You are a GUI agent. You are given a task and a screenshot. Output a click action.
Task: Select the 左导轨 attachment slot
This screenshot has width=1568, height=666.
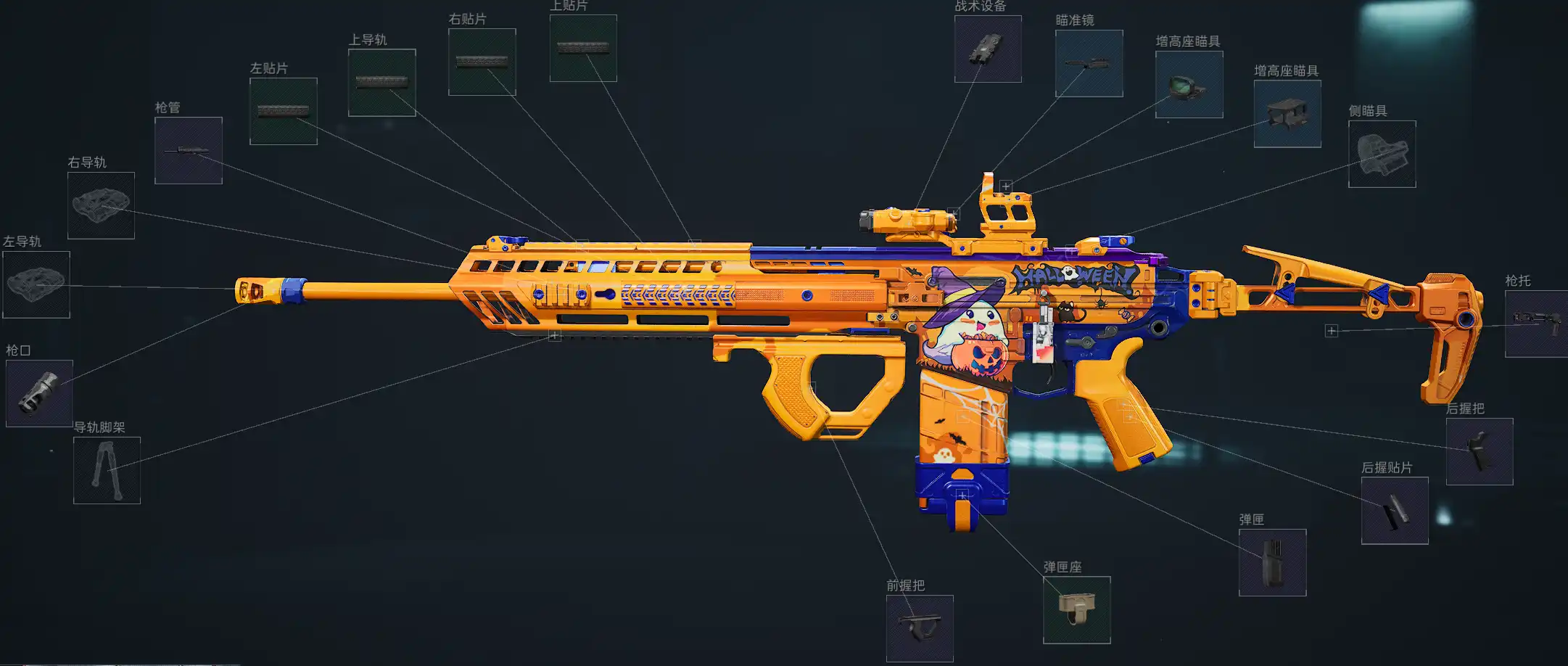(36, 284)
